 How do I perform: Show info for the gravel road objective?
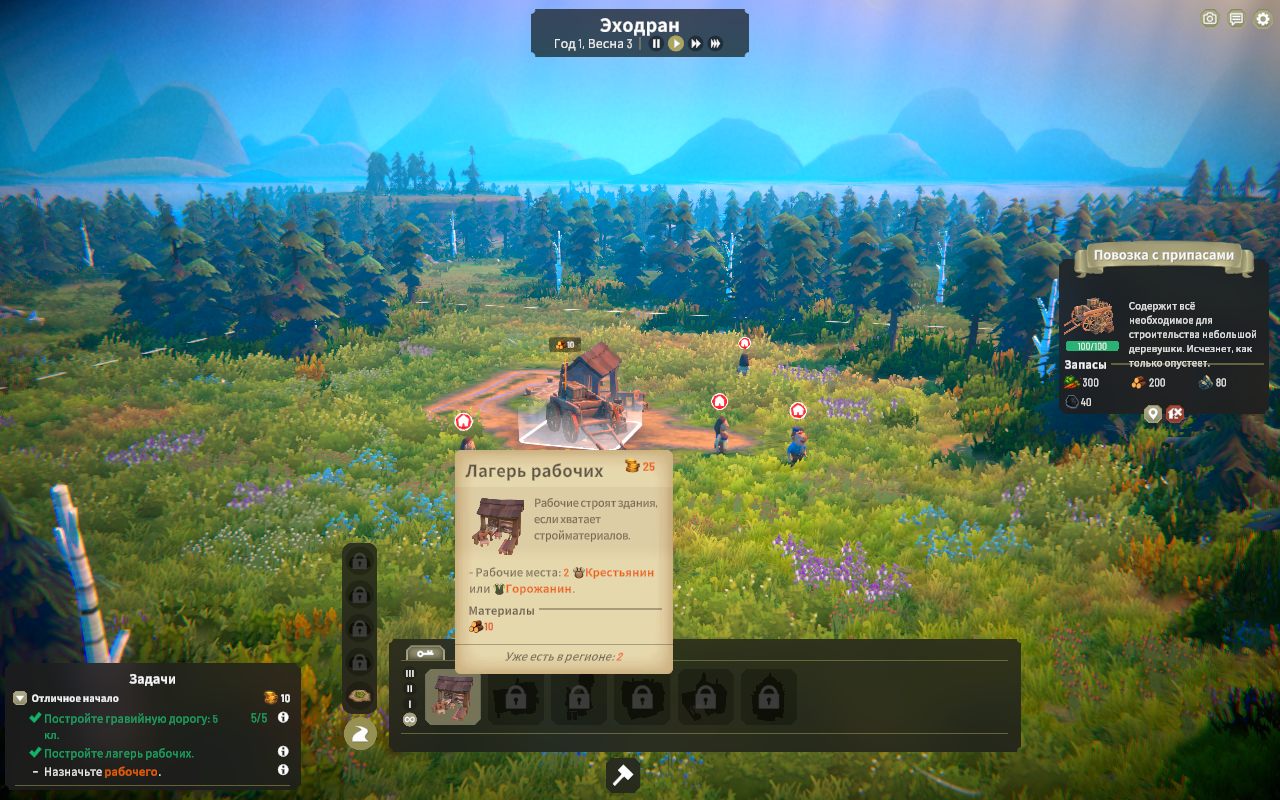tap(283, 718)
